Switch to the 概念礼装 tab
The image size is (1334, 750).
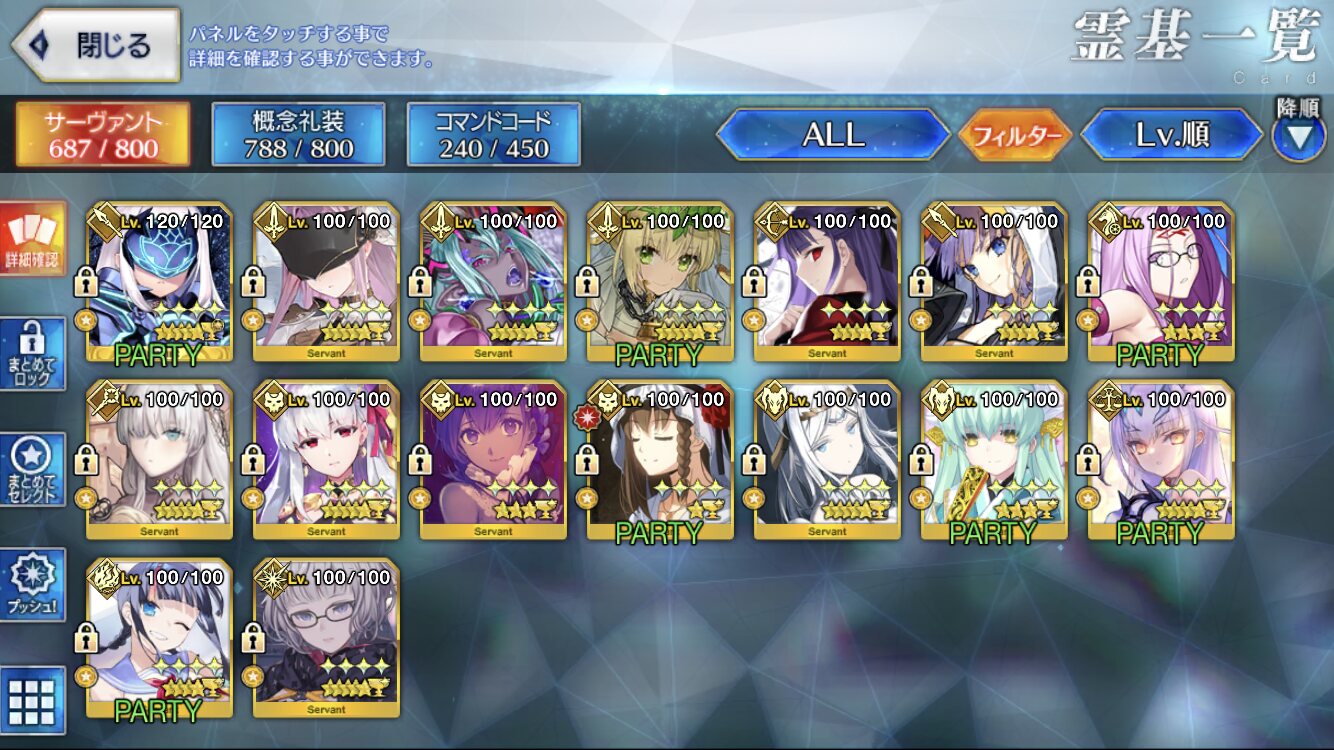click(x=298, y=134)
